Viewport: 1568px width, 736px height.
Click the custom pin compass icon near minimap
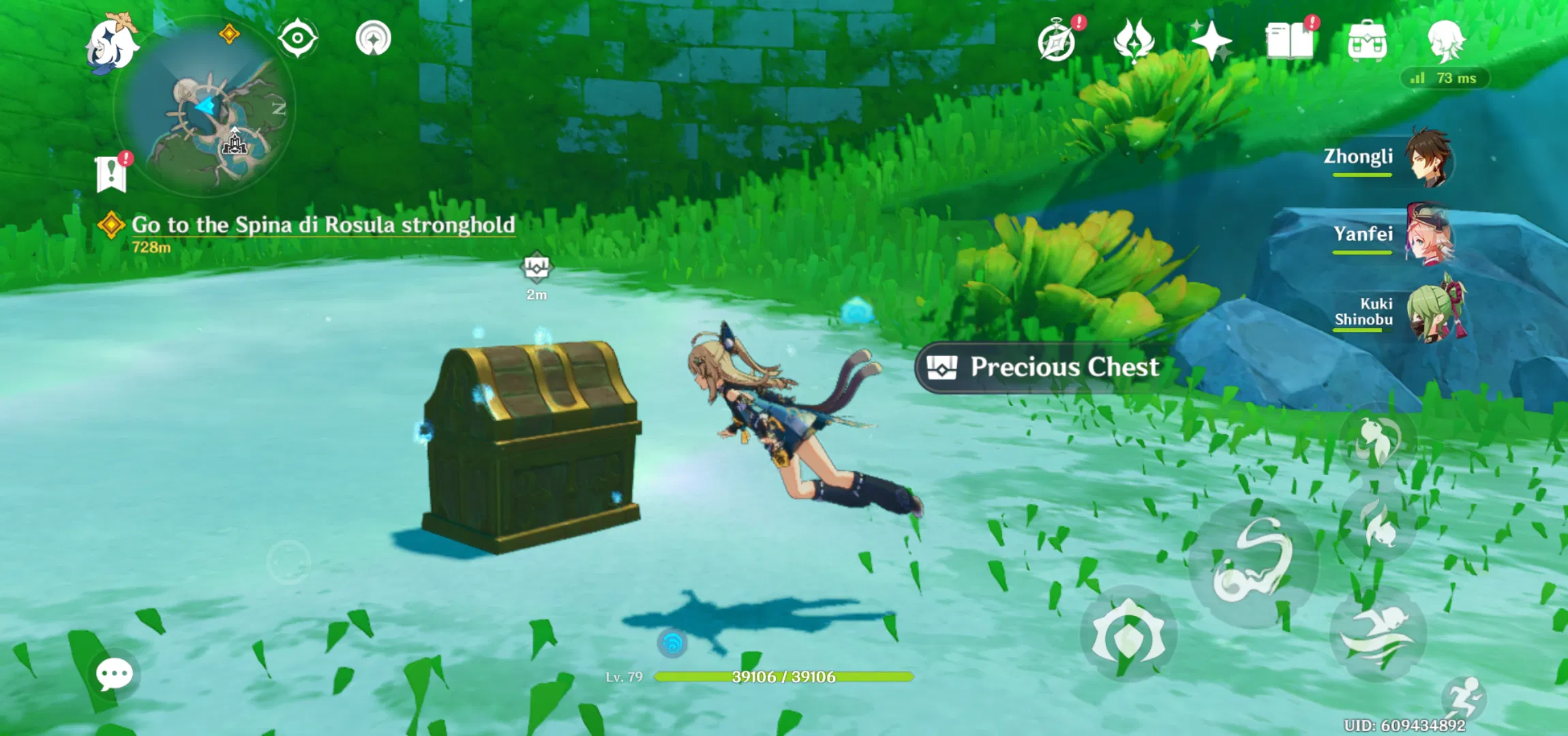(x=297, y=37)
